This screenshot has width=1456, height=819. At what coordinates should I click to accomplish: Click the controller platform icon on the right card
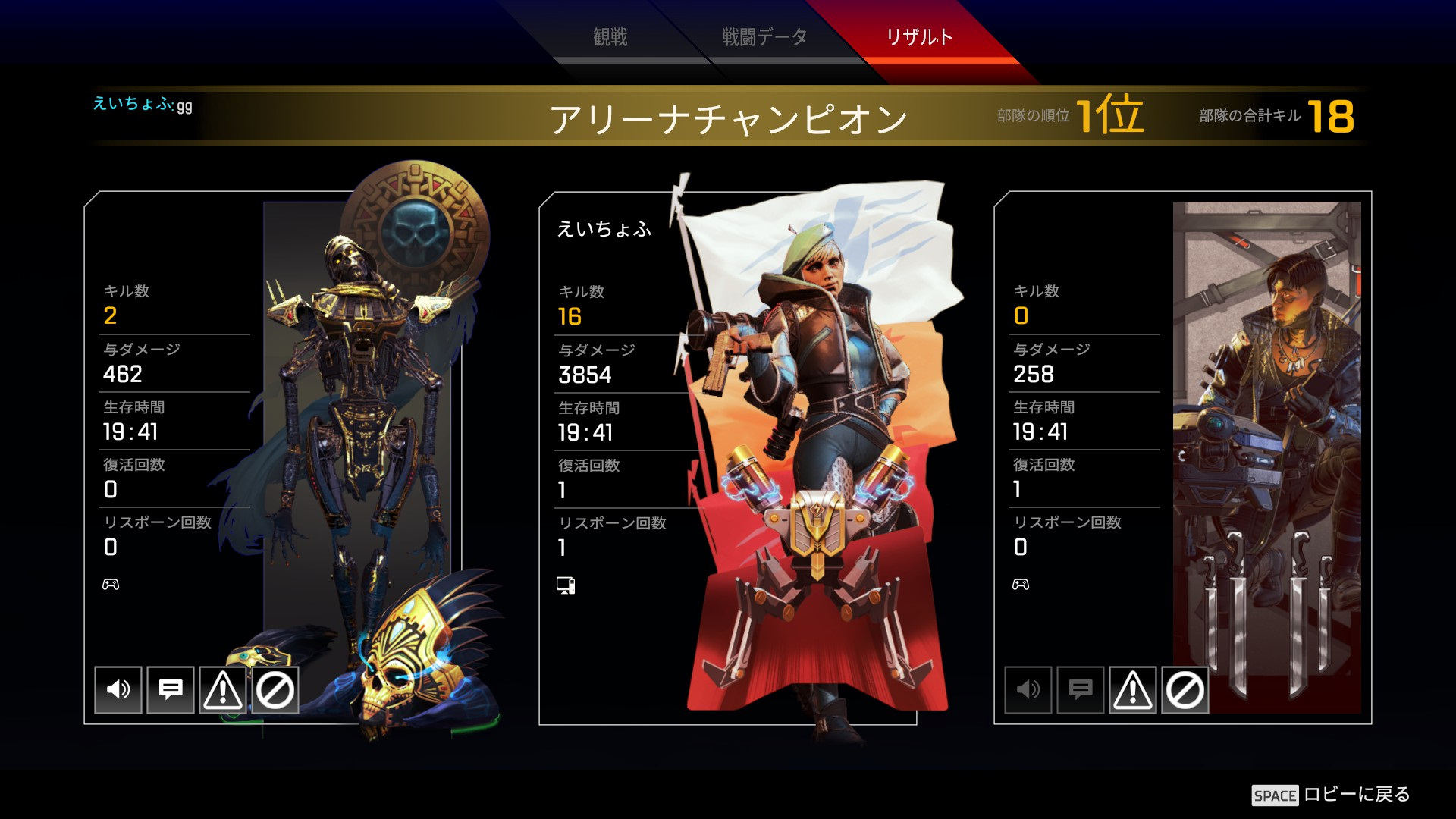tap(1019, 584)
